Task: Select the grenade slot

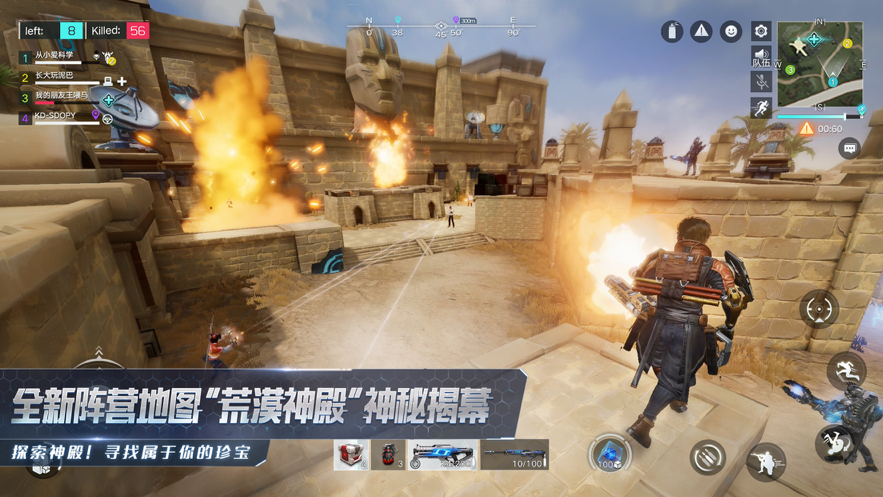Action: point(389,455)
